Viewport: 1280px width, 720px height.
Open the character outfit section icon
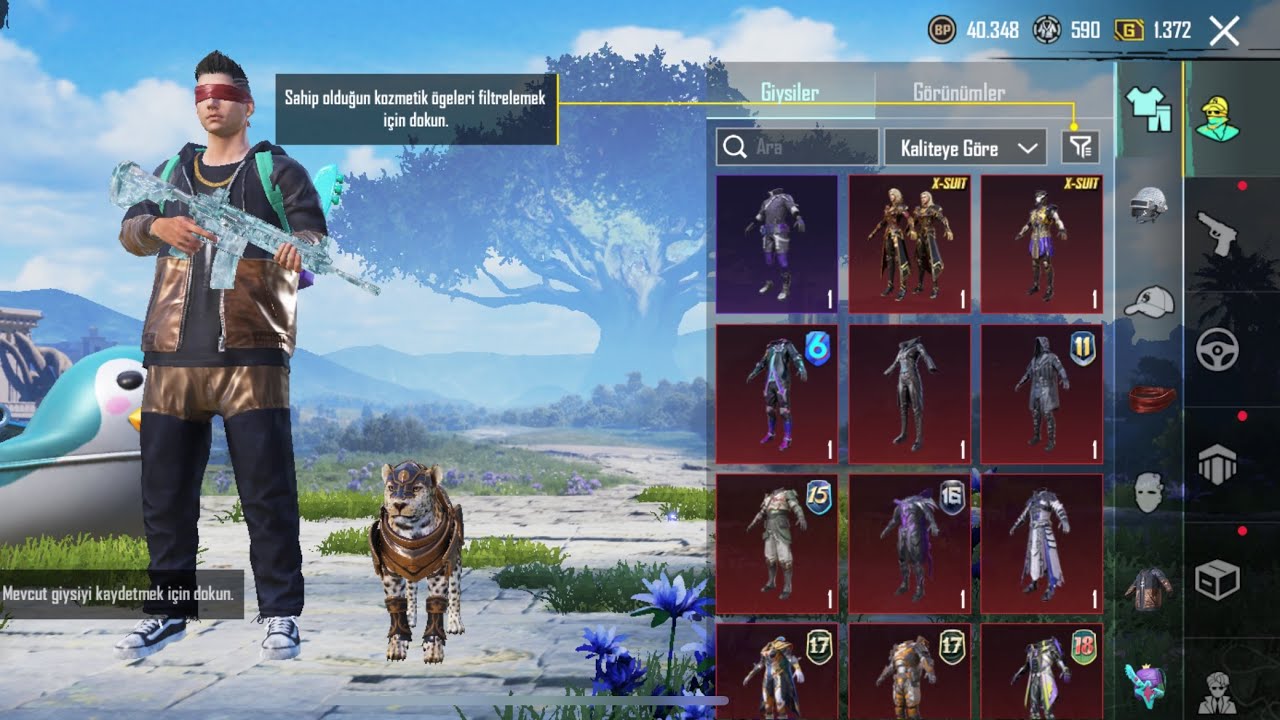point(1217,118)
